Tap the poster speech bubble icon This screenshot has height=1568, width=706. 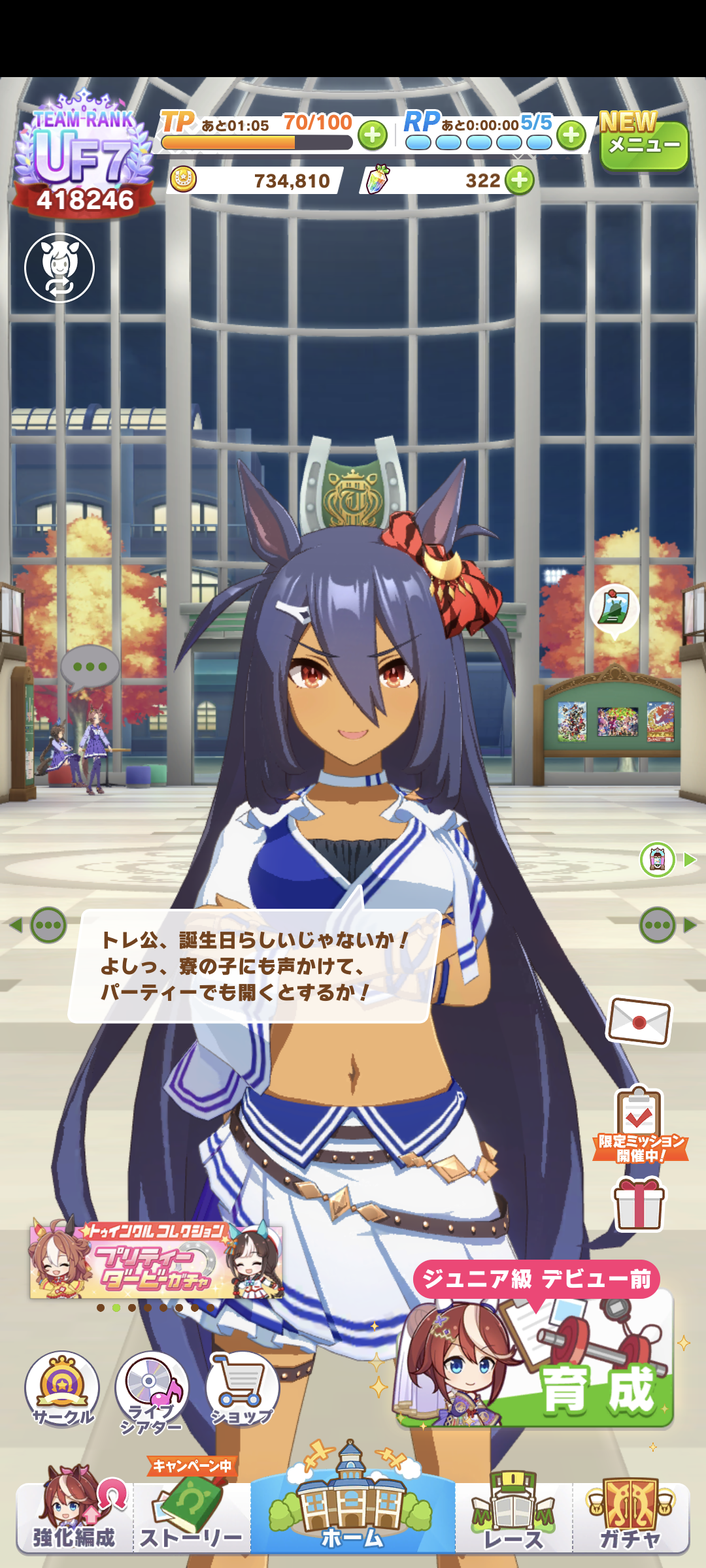[614, 608]
